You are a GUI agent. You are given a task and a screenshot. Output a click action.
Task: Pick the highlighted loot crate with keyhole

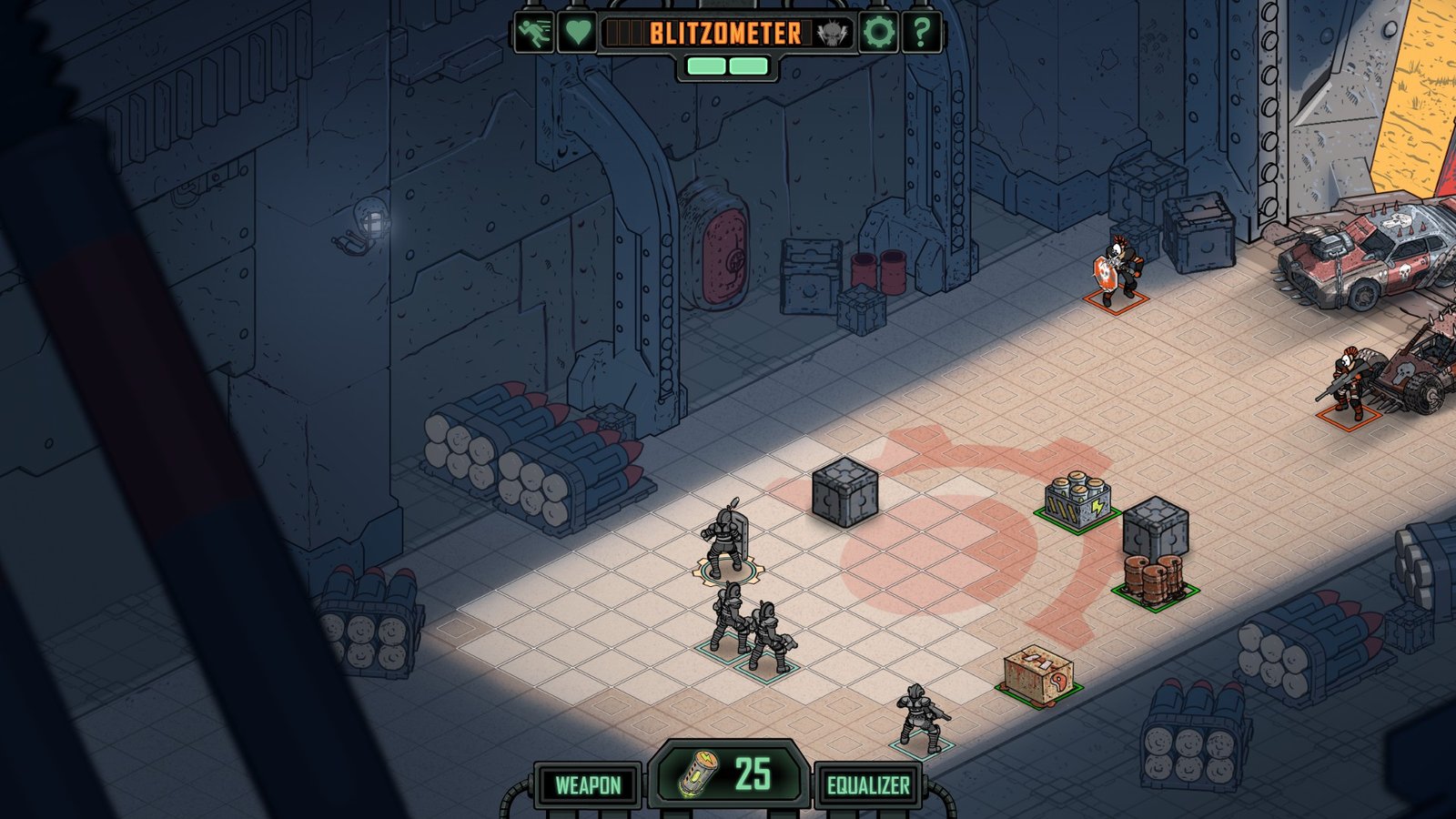(1038, 672)
